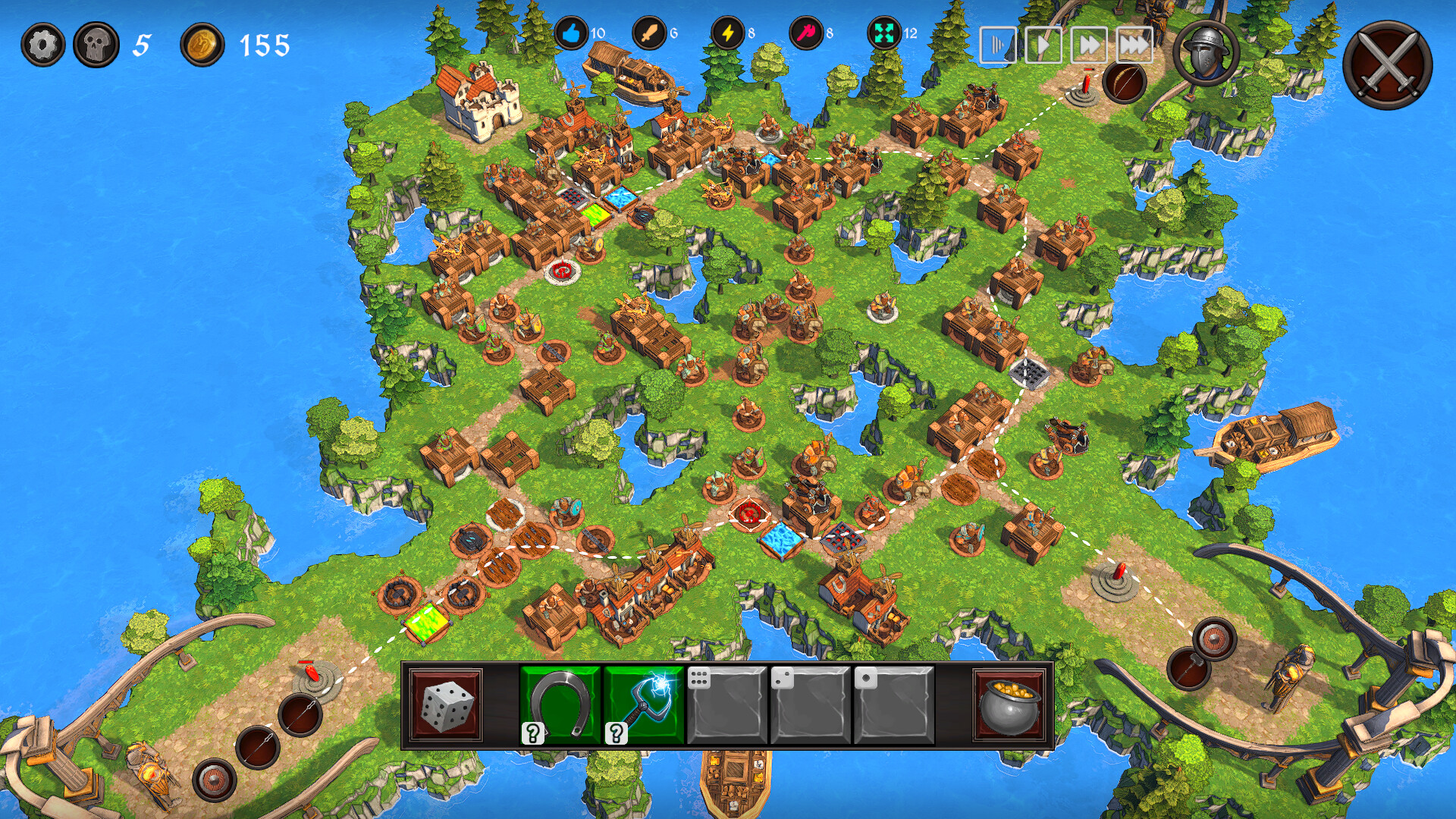The height and width of the screenshot is (819, 1456).
Task: Click the bow icon below the helmet
Action: [1124, 81]
